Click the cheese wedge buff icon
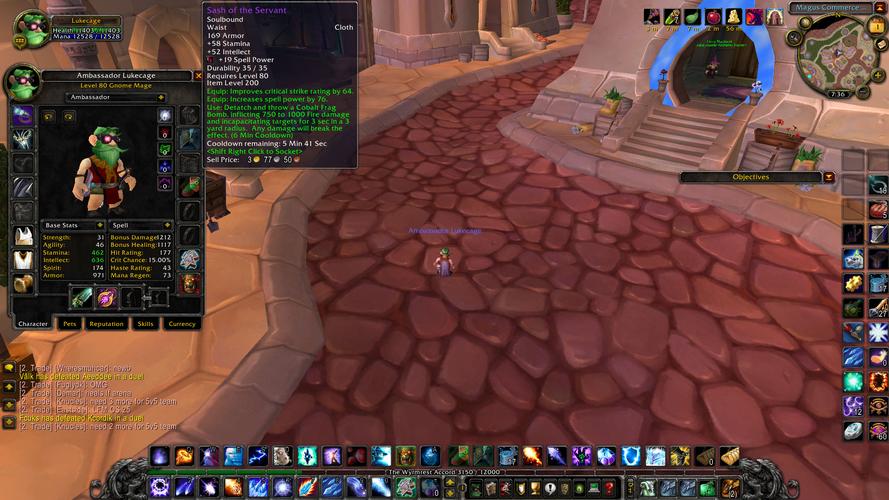889x500 pixels. tap(733, 17)
